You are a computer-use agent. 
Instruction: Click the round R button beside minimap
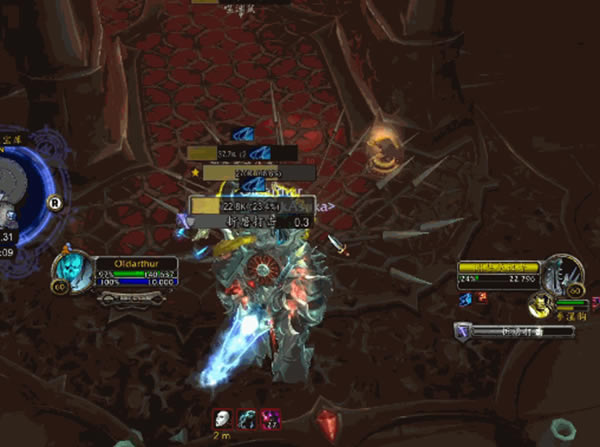[56, 202]
